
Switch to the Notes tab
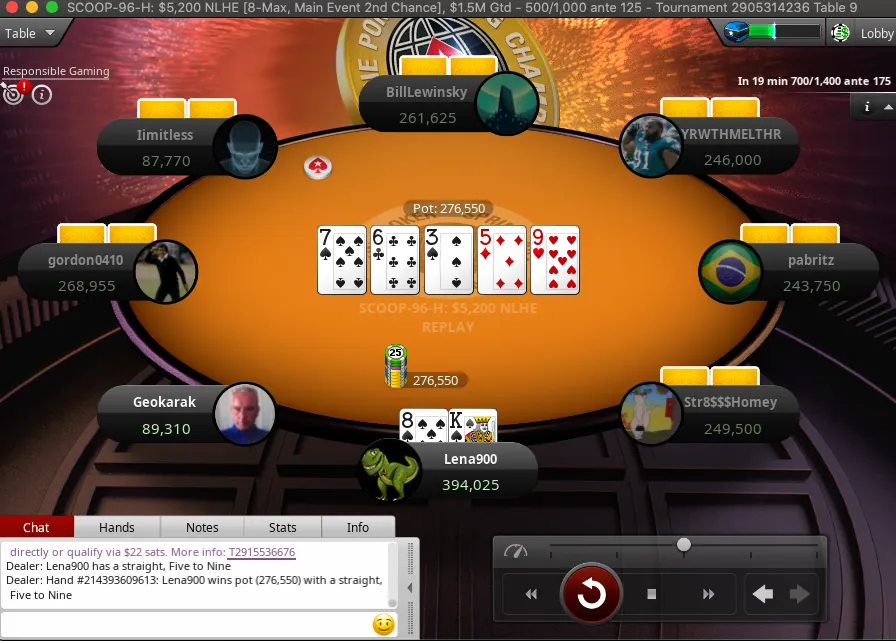pos(202,527)
